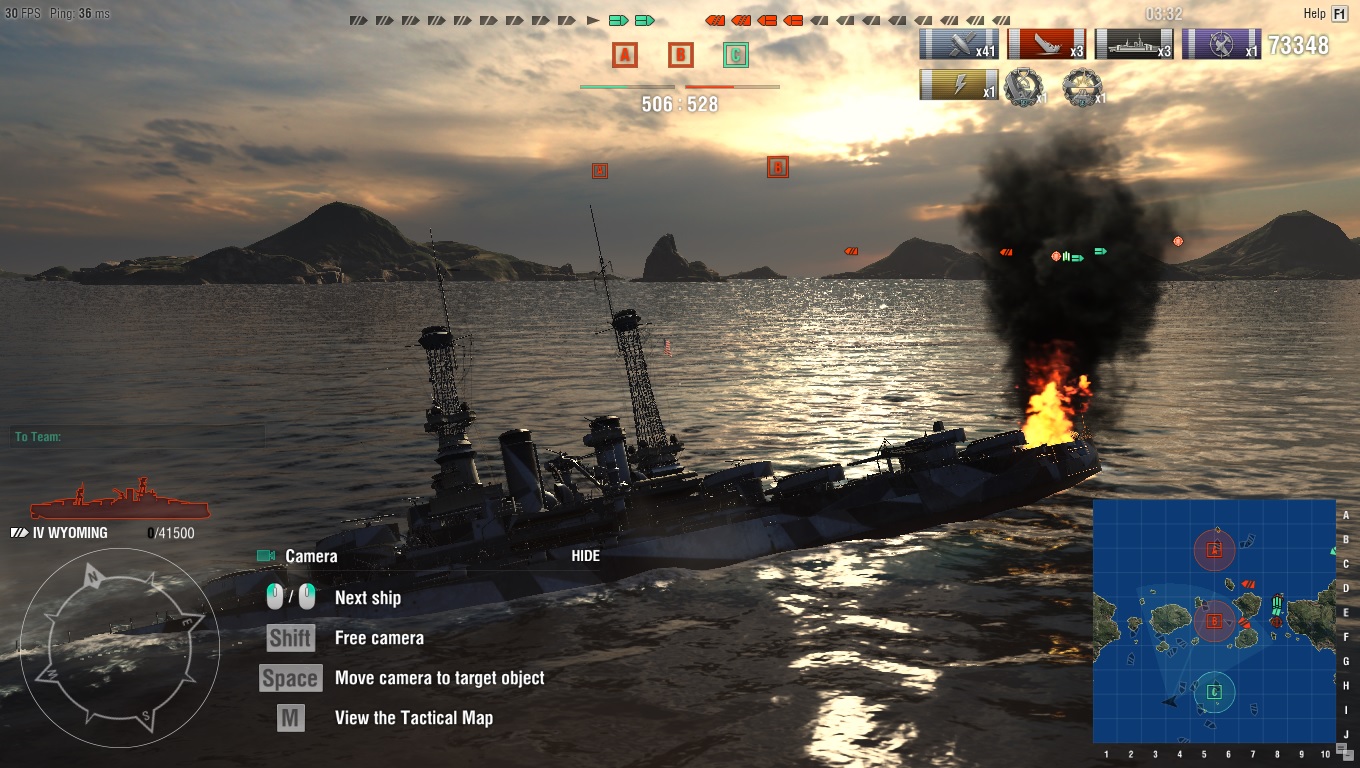Open the Help screen
Viewport: 1360px width, 768px height.
coord(1339,14)
